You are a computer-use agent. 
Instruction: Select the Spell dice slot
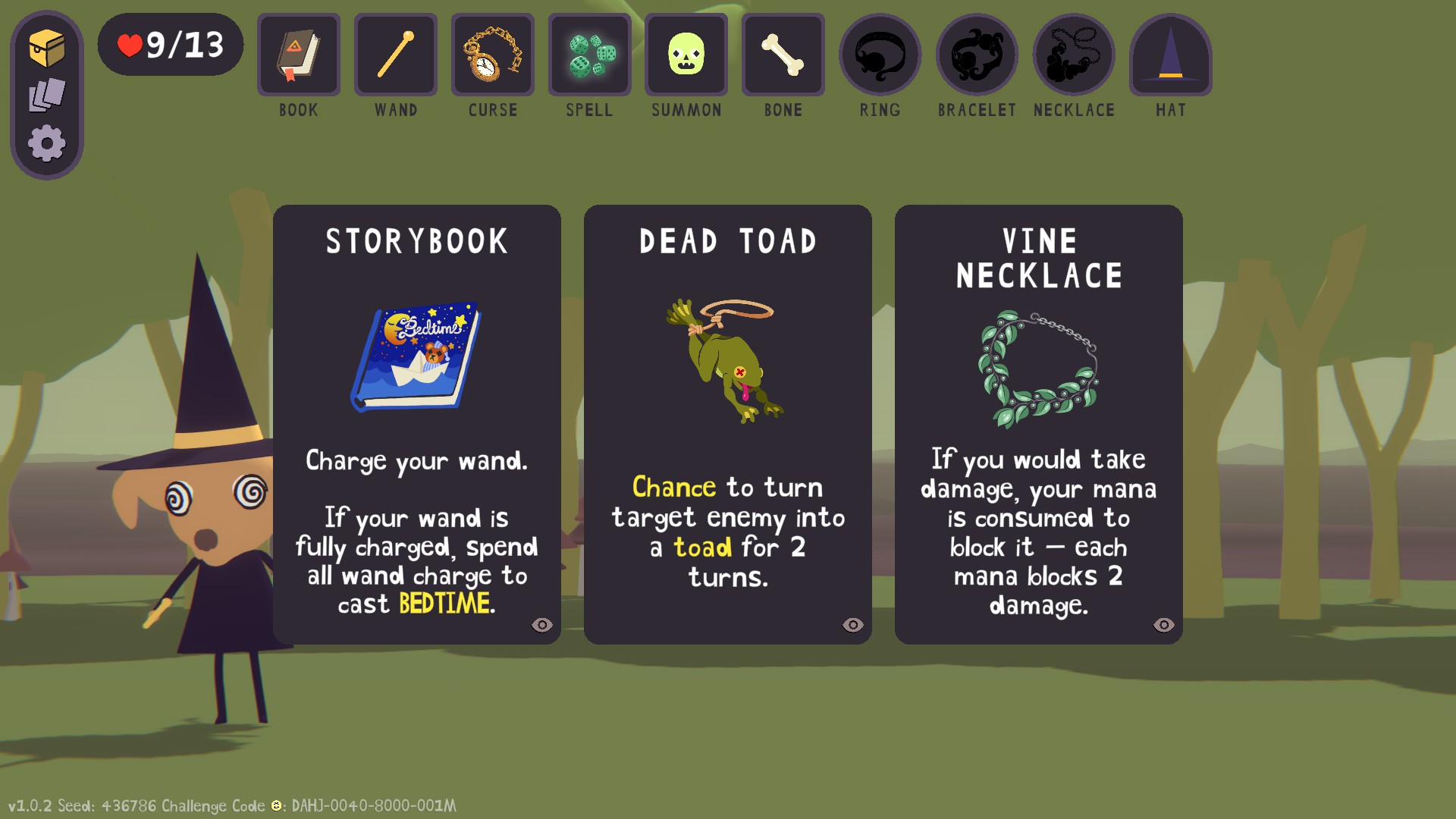[x=590, y=55]
